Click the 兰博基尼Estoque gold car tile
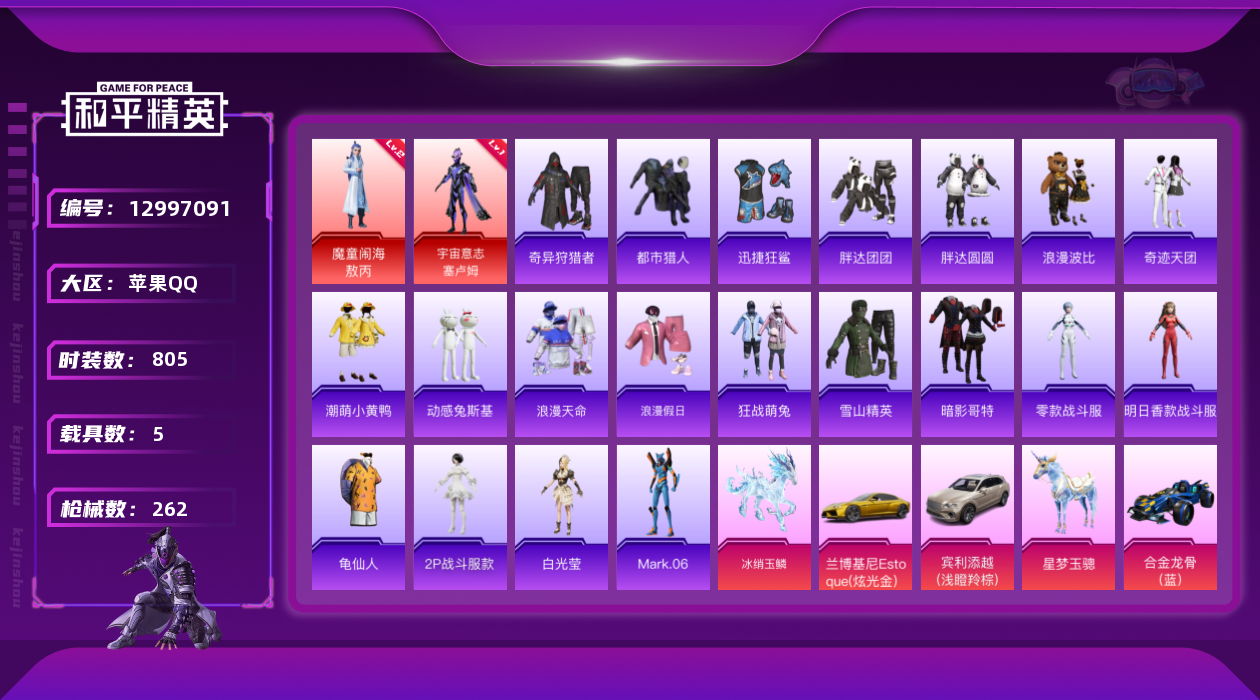The width and height of the screenshot is (1260, 700). [x=865, y=517]
